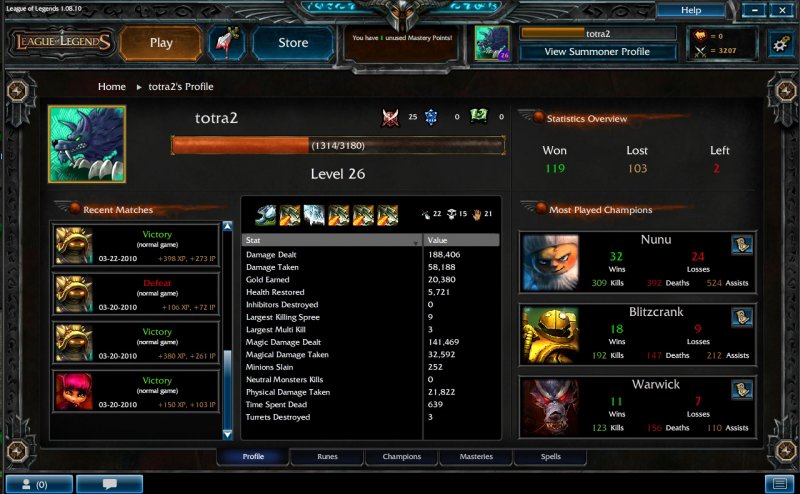Go to the Home breadcrumb link
Screen dimensions: 800x494
pyautogui.click(x=112, y=87)
